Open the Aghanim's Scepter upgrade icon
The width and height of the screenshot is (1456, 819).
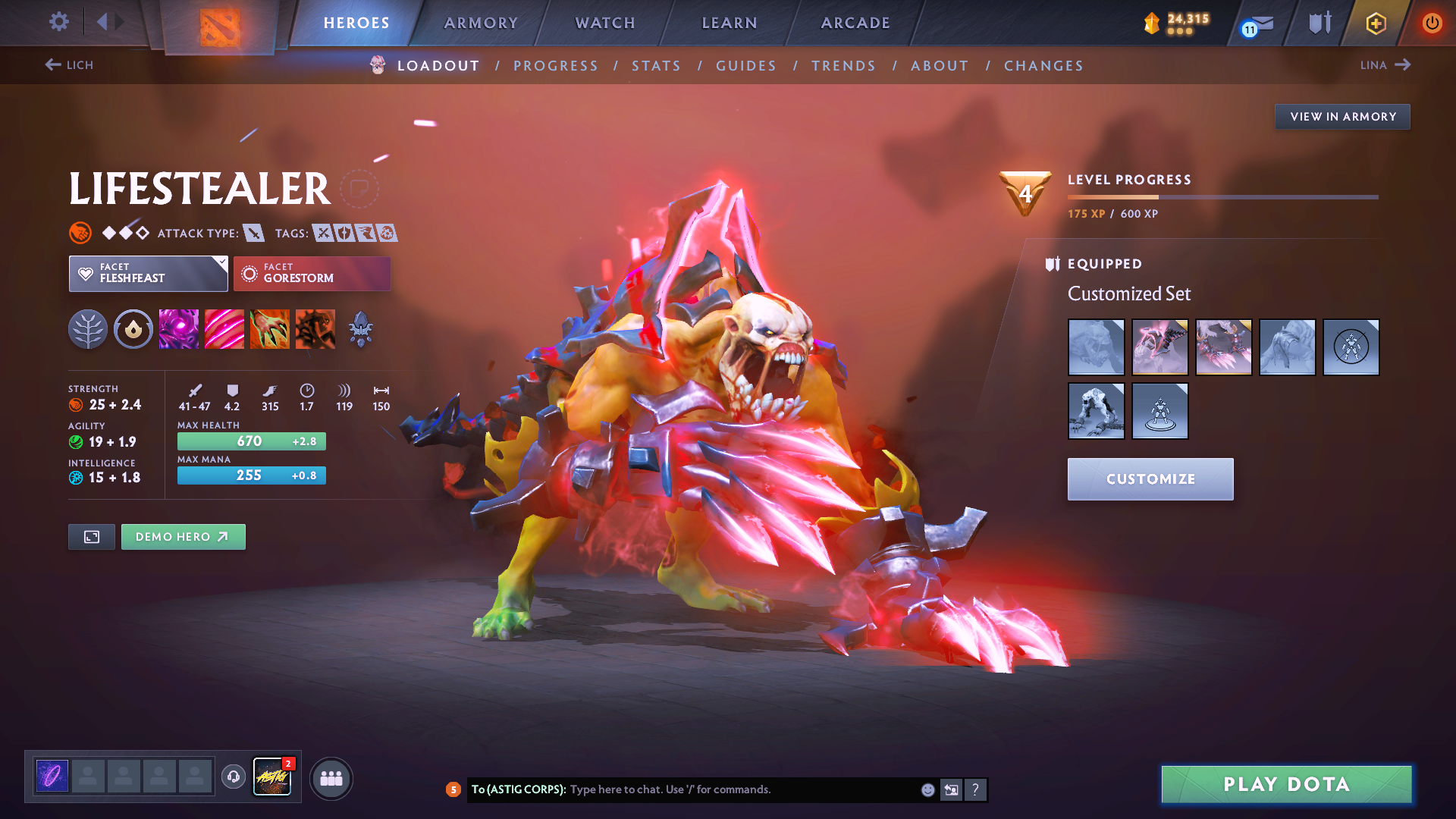(x=360, y=328)
